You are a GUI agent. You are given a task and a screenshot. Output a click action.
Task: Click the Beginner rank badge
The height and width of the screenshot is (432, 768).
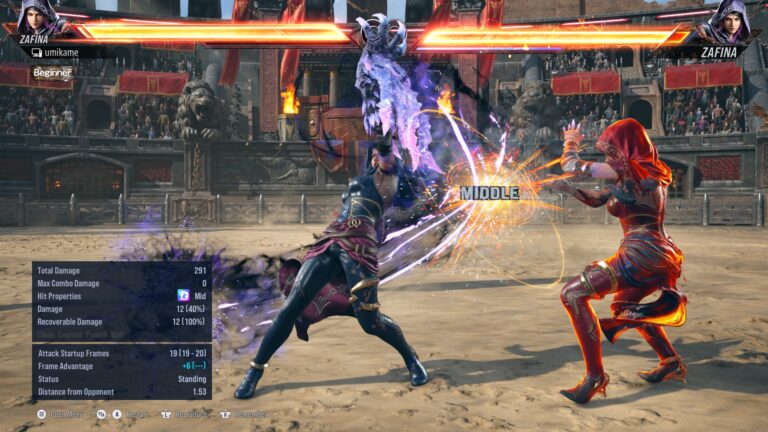(x=52, y=72)
